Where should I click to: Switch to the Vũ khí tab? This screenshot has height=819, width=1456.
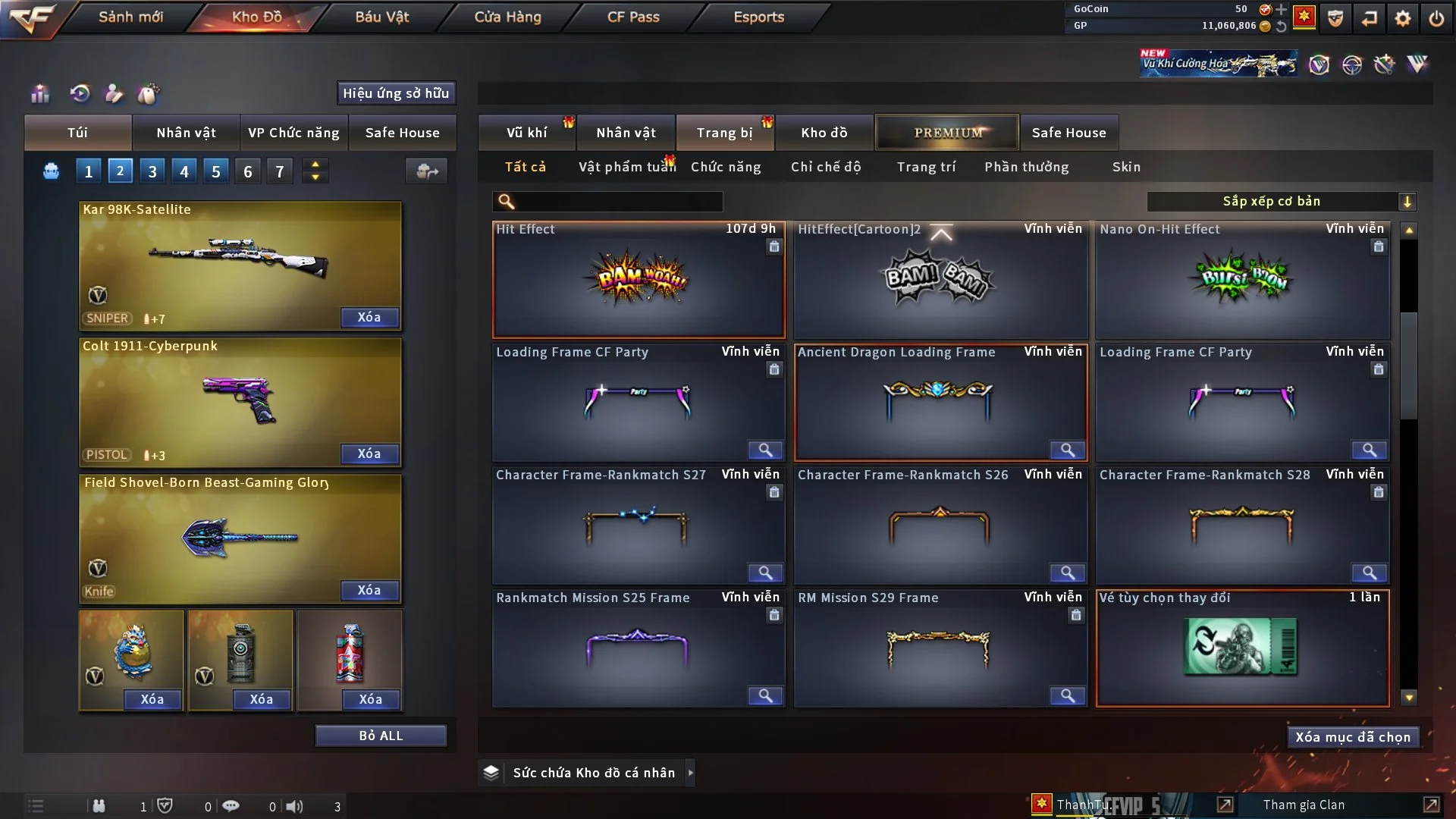coord(526,133)
